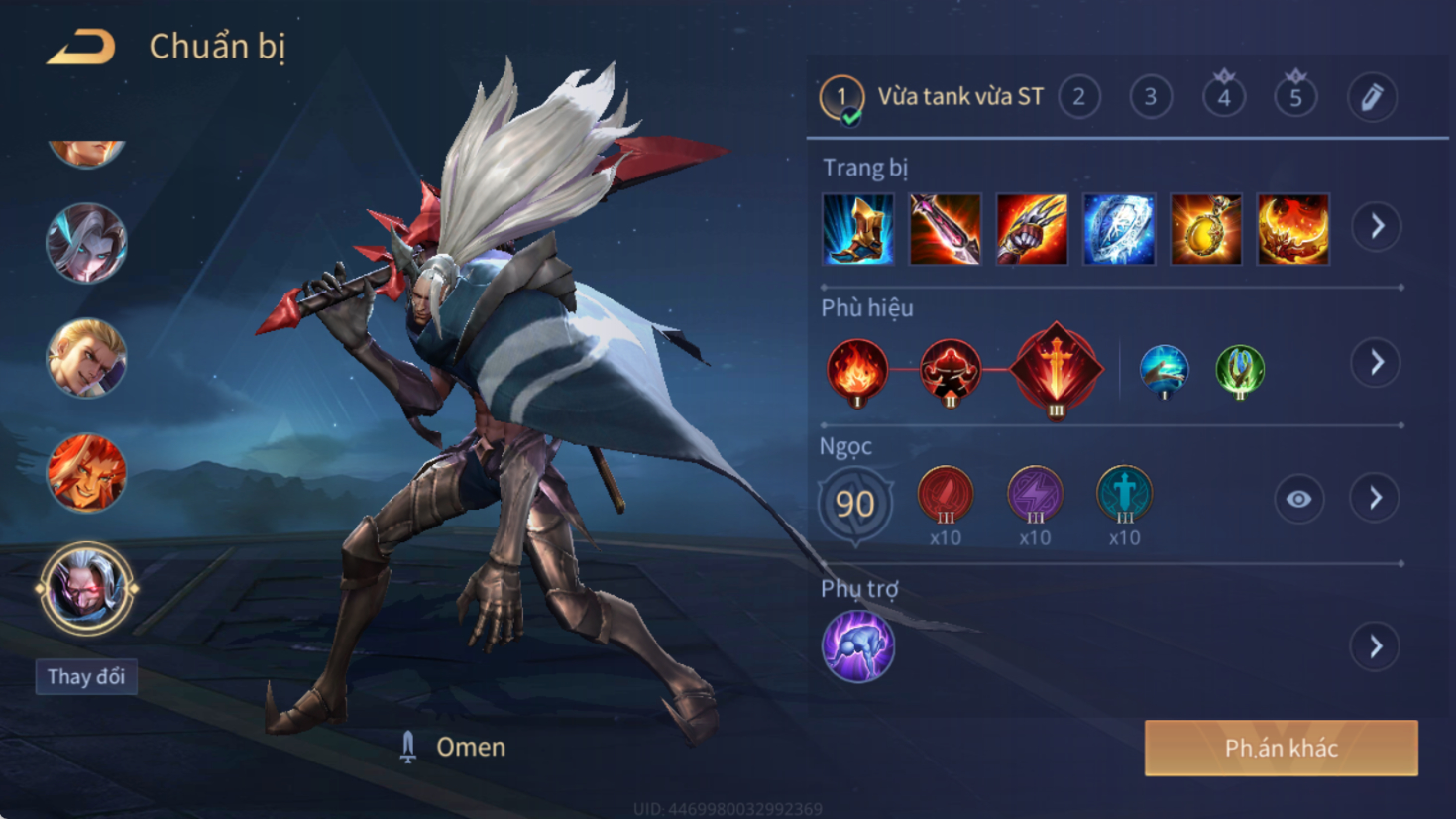This screenshot has width=1456, height=819.
Task: Open Ngọc rune details arrow
Action: pos(1375,498)
